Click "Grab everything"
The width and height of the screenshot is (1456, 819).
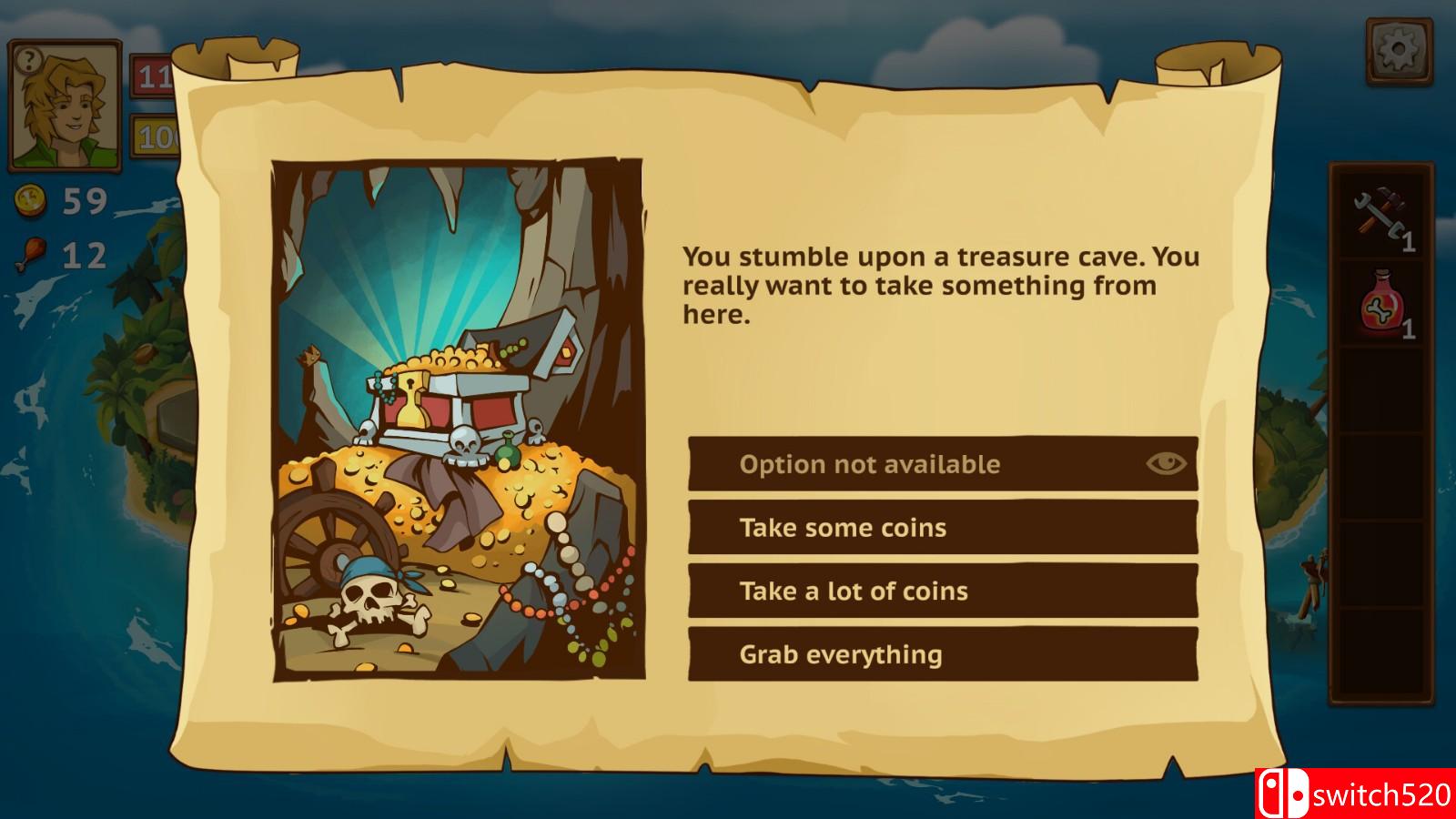[x=944, y=653]
